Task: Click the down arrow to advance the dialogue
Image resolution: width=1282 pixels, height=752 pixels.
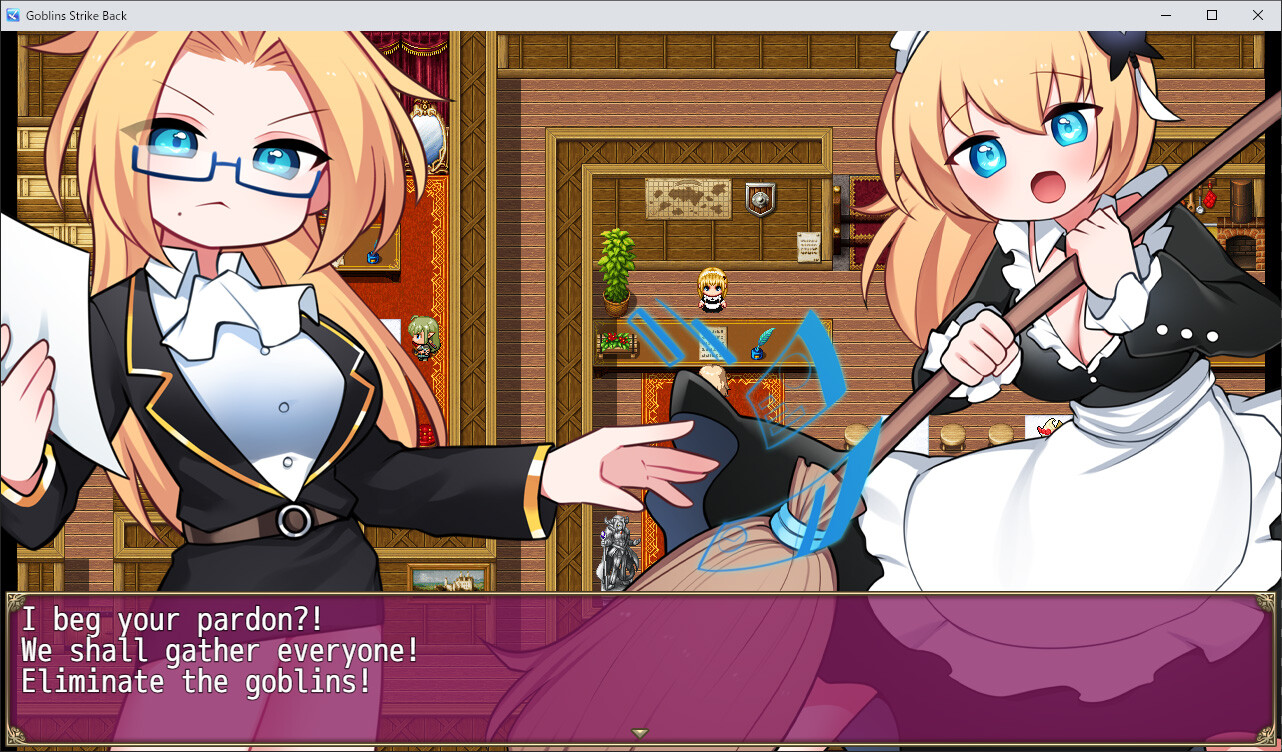Action: click(x=640, y=731)
